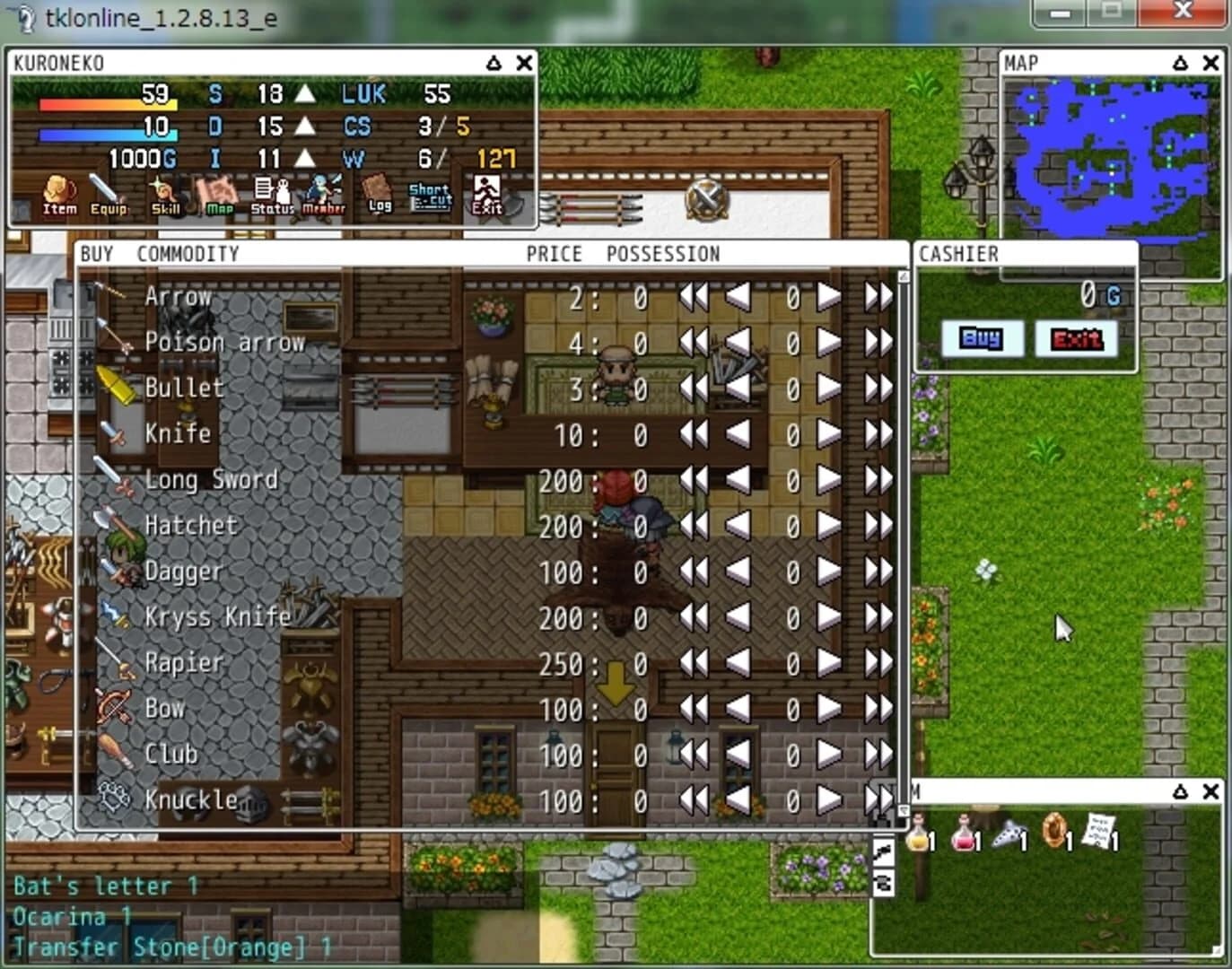Collapse the item shortcut window
The image size is (1232, 969).
pos(1180,793)
